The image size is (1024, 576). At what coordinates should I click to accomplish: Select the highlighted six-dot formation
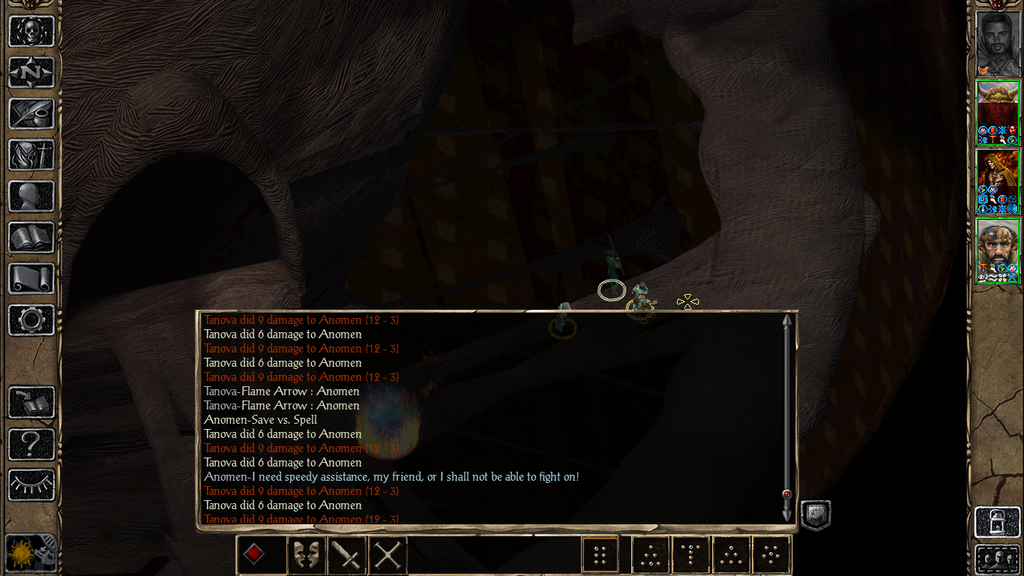pos(600,554)
